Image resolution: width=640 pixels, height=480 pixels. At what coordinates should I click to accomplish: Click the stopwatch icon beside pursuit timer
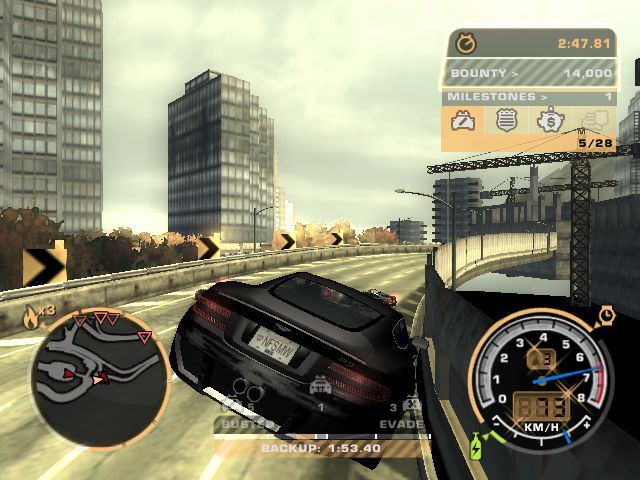(465, 43)
